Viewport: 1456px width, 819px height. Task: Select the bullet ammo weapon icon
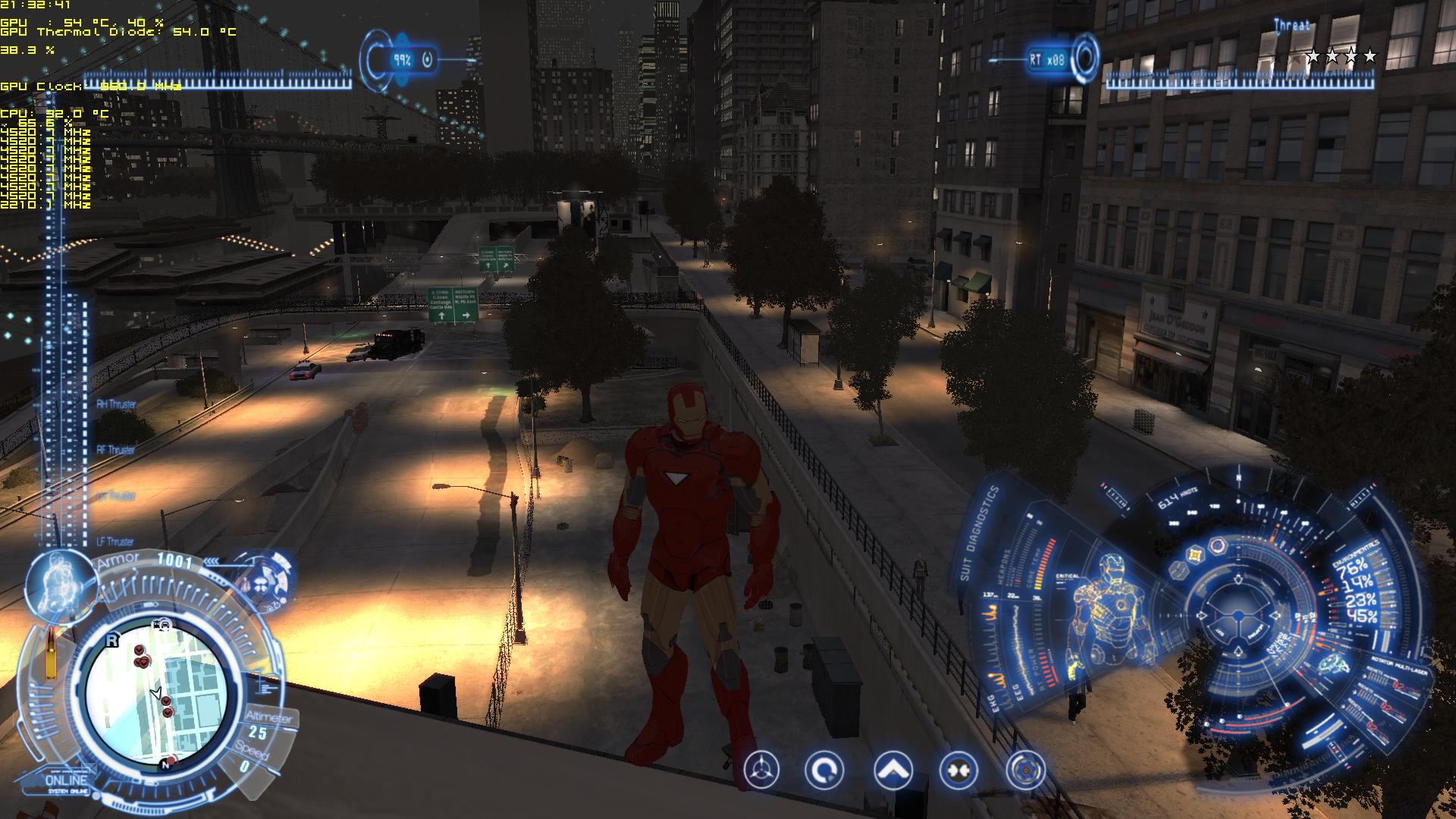click(51, 654)
